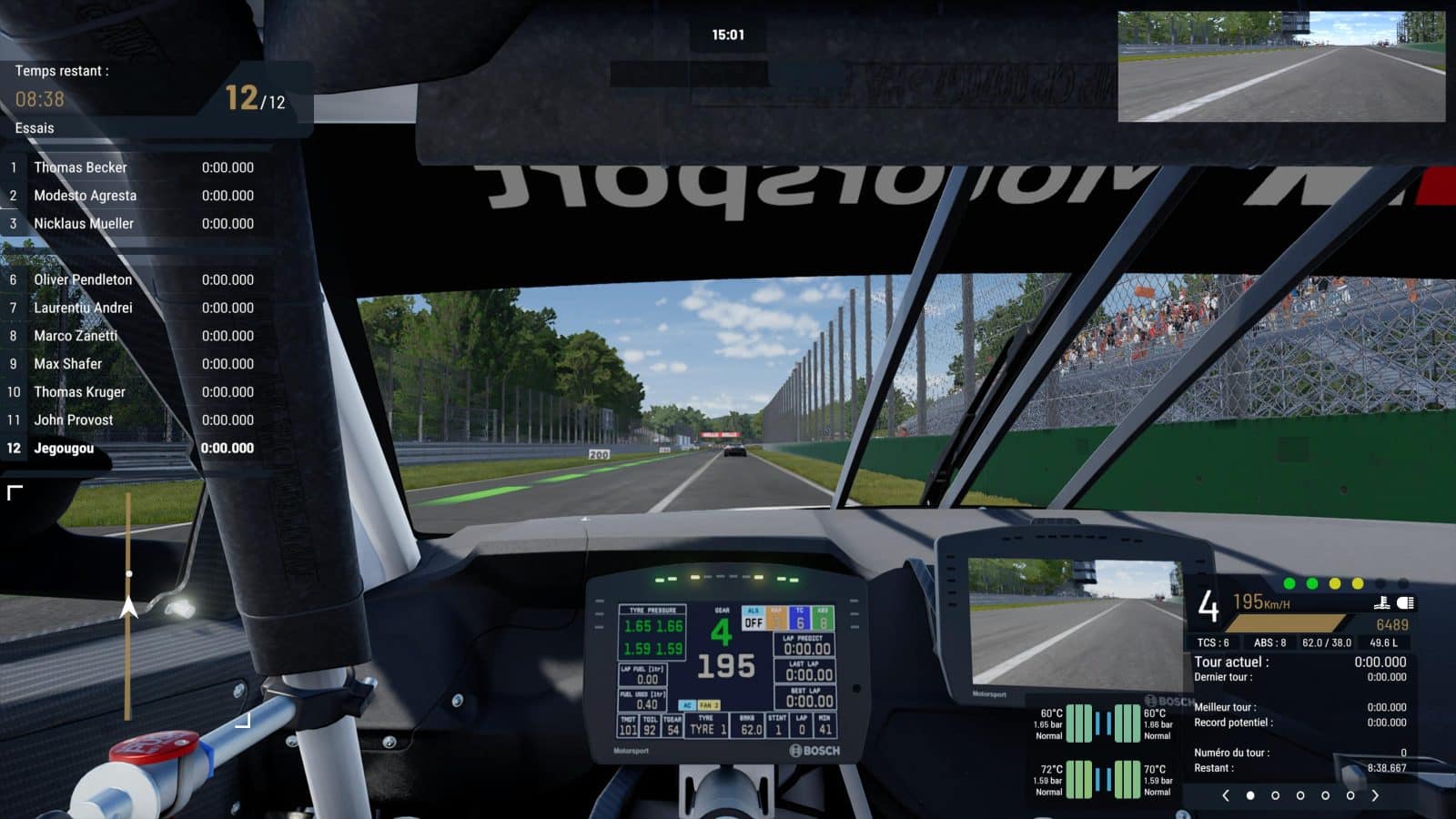Select the AC indicator on the dash screen
Image resolution: width=1456 pixels, height=819 pixels.
[688, 705]
